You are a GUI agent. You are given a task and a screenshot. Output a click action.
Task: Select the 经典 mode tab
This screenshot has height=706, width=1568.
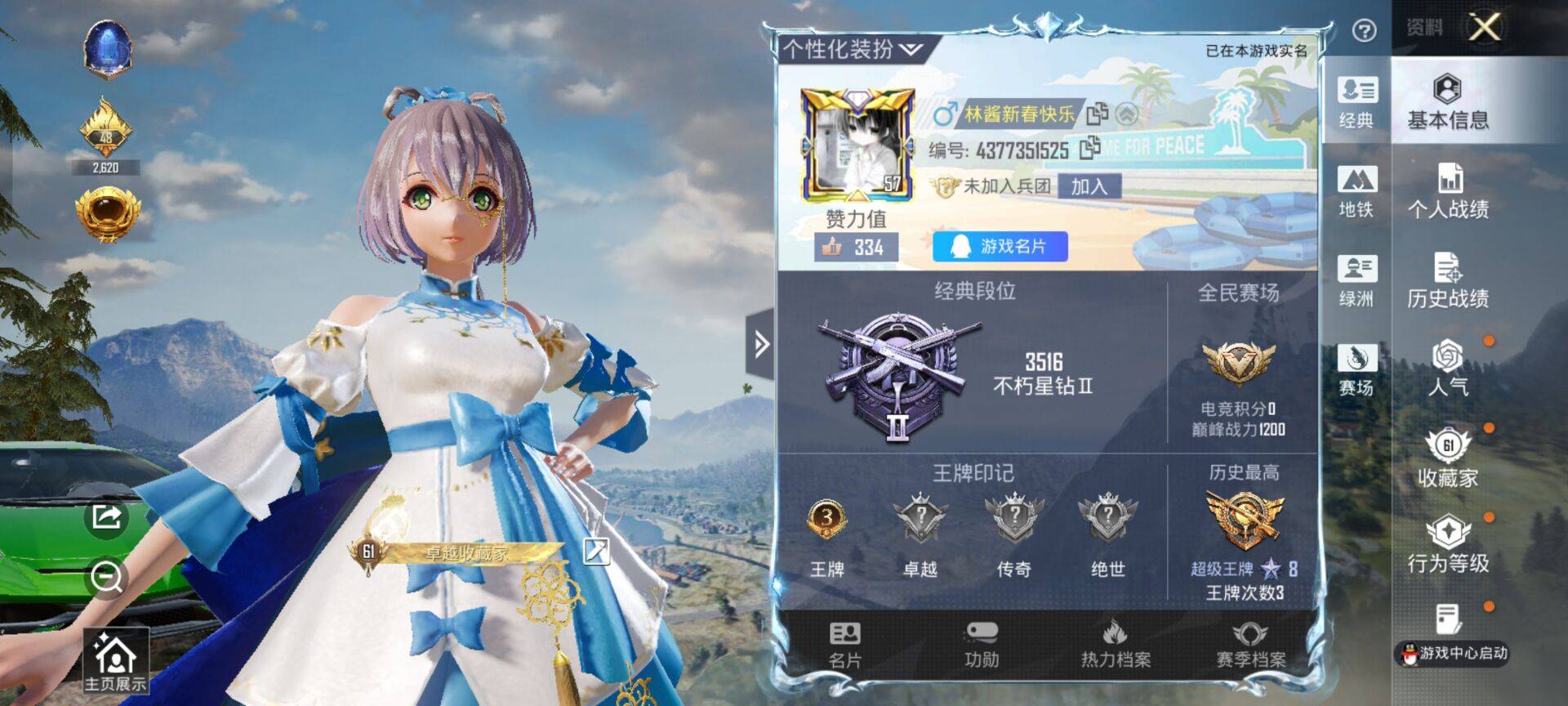[1356, 103]
